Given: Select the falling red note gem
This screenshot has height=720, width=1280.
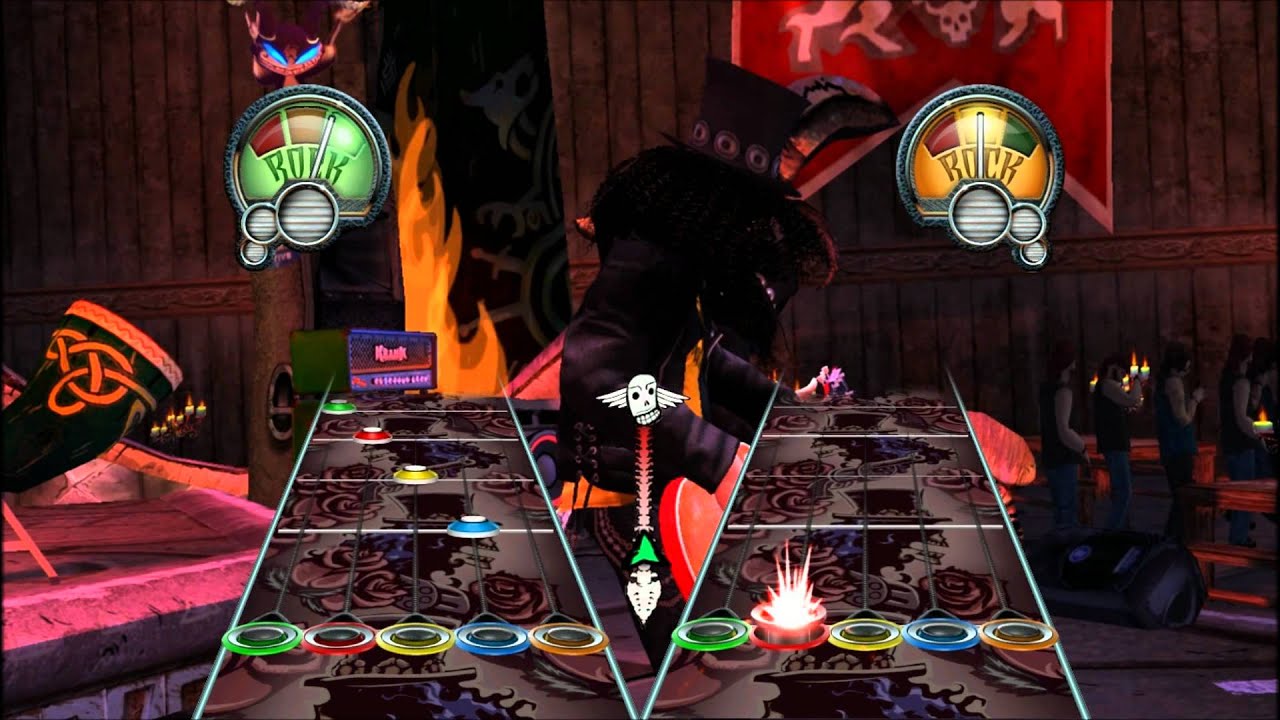Looking at the screenshot, I should click(x=372, y=435).
